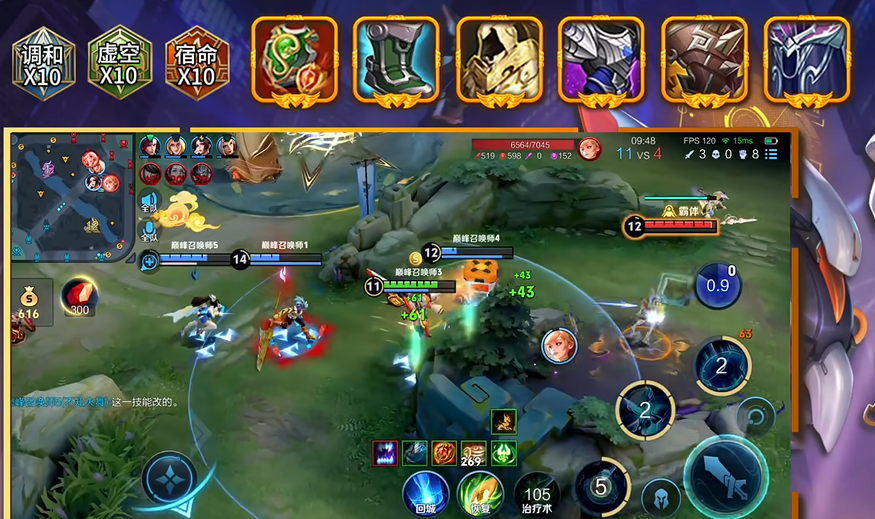Tap the enemy hero portrait beside the health bar
875x519 pixels.
(x=589, y=149)
